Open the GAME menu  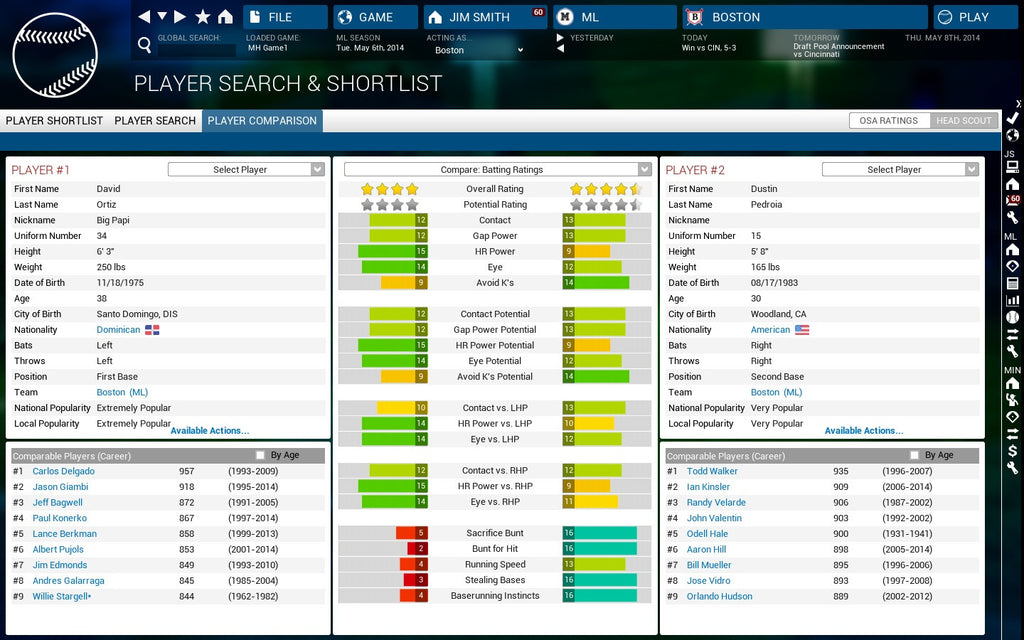[x=375, y=17]
